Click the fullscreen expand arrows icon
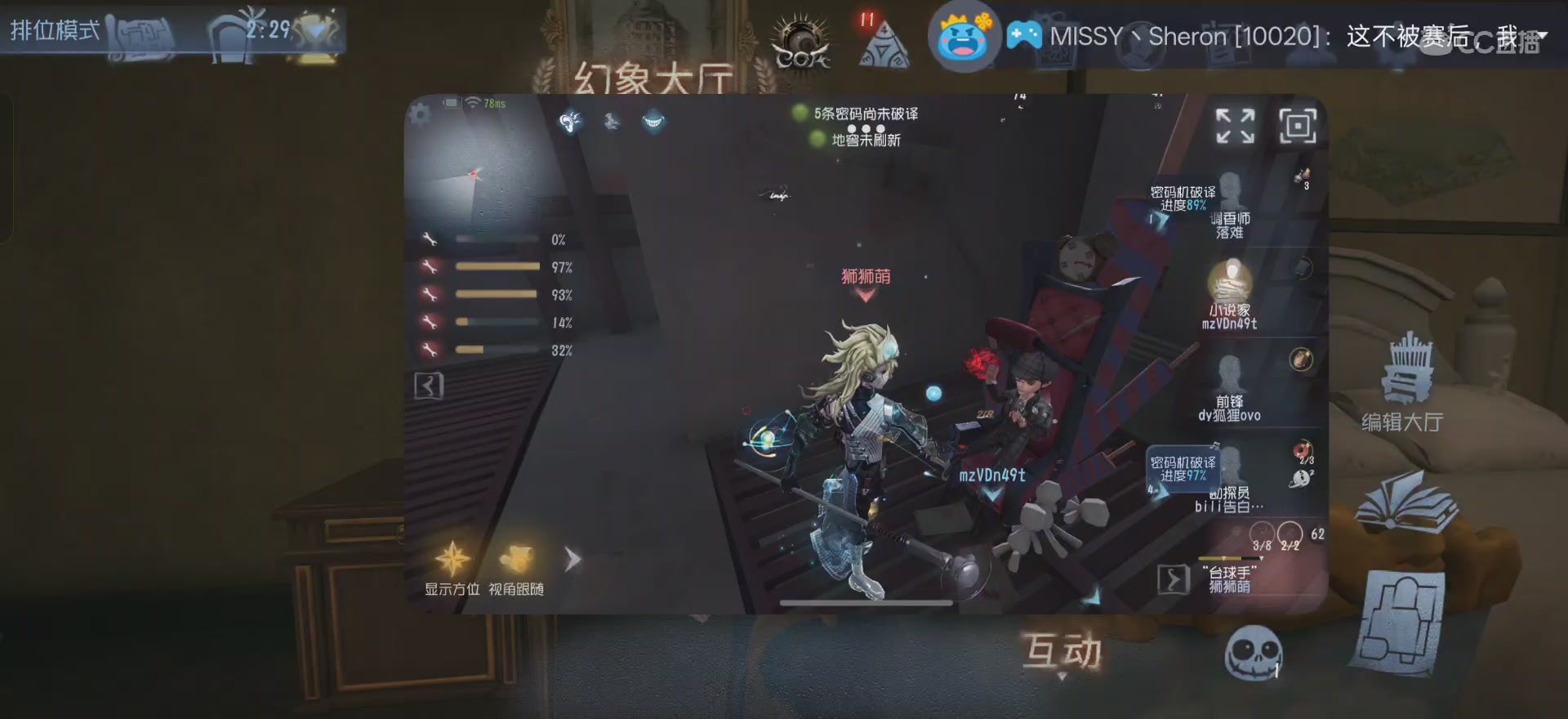 pos(1235,127)
